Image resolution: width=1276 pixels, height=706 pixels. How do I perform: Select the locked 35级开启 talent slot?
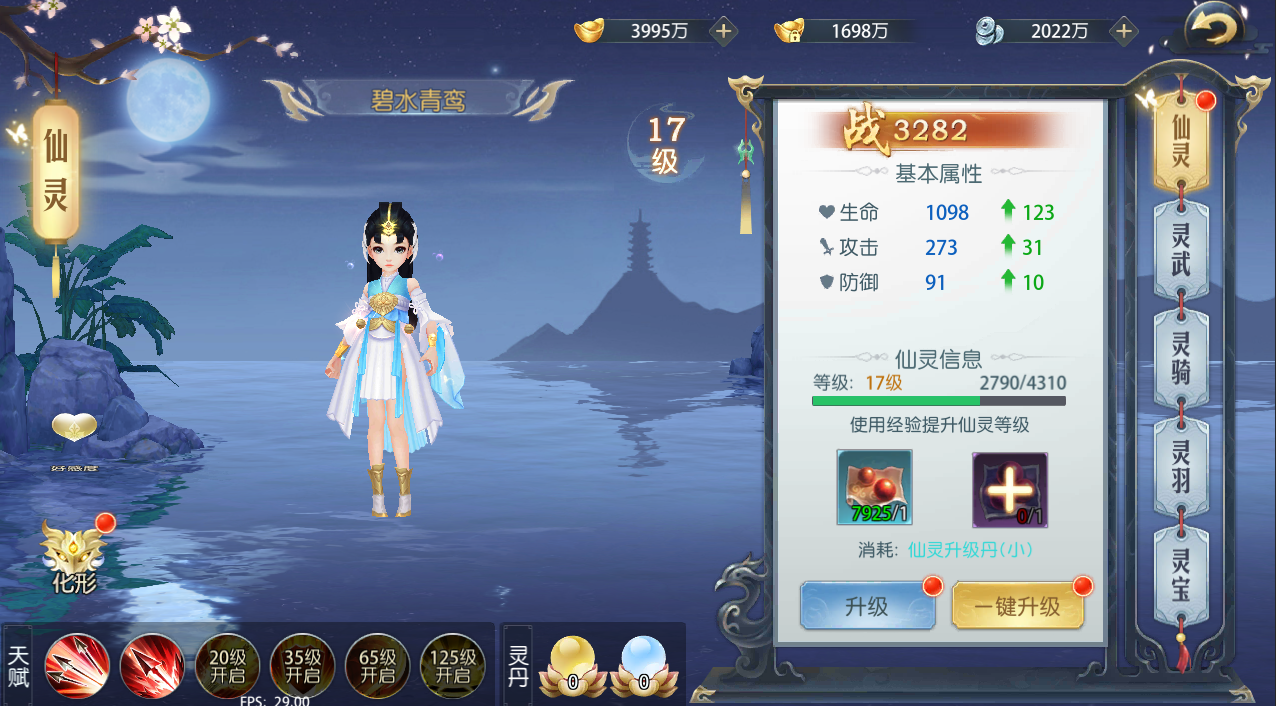point(302,665)
